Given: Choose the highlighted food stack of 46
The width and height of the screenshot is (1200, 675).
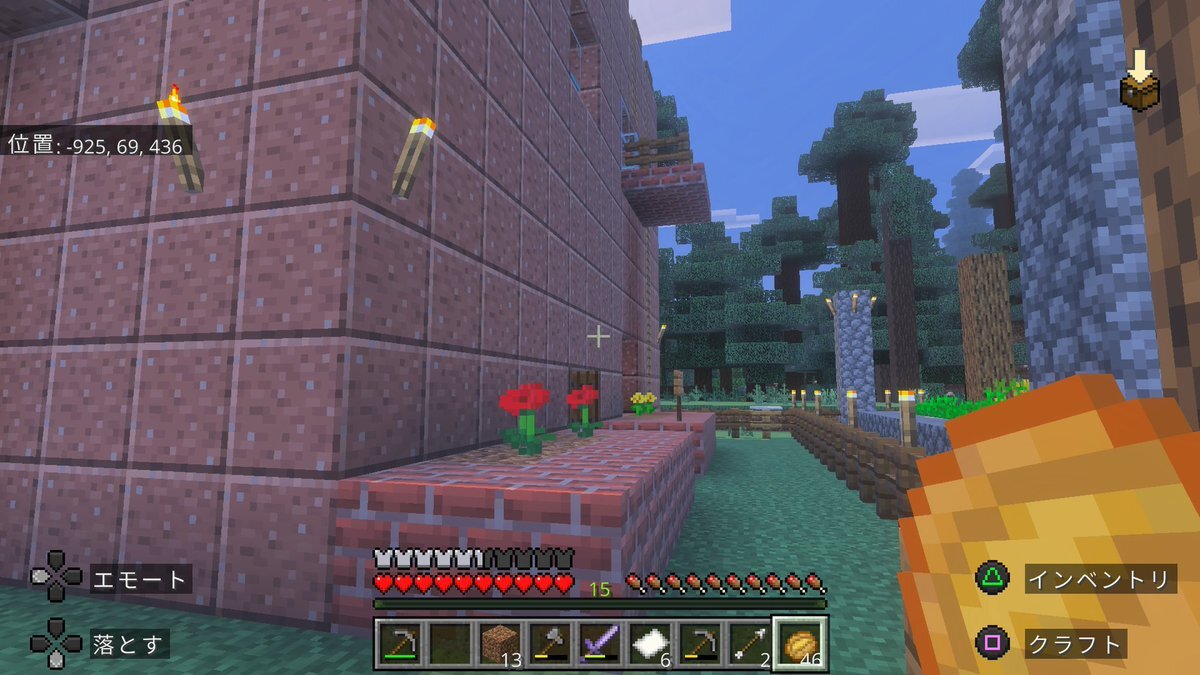Looking at the screenshot, I should click(x=801, y=643).
